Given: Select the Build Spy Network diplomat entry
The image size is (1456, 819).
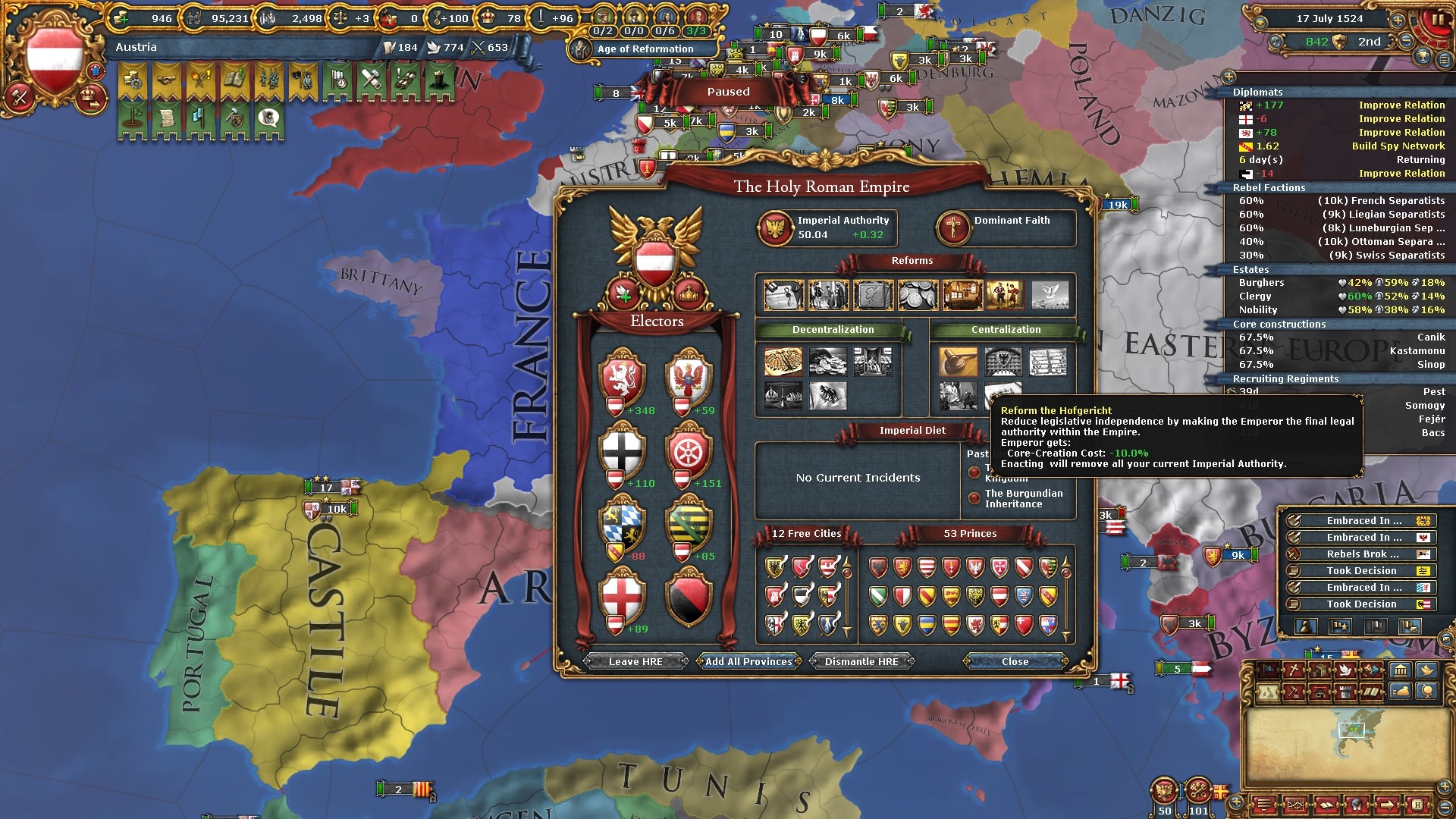Looking at the screenshot, I should pos(1398,146).
